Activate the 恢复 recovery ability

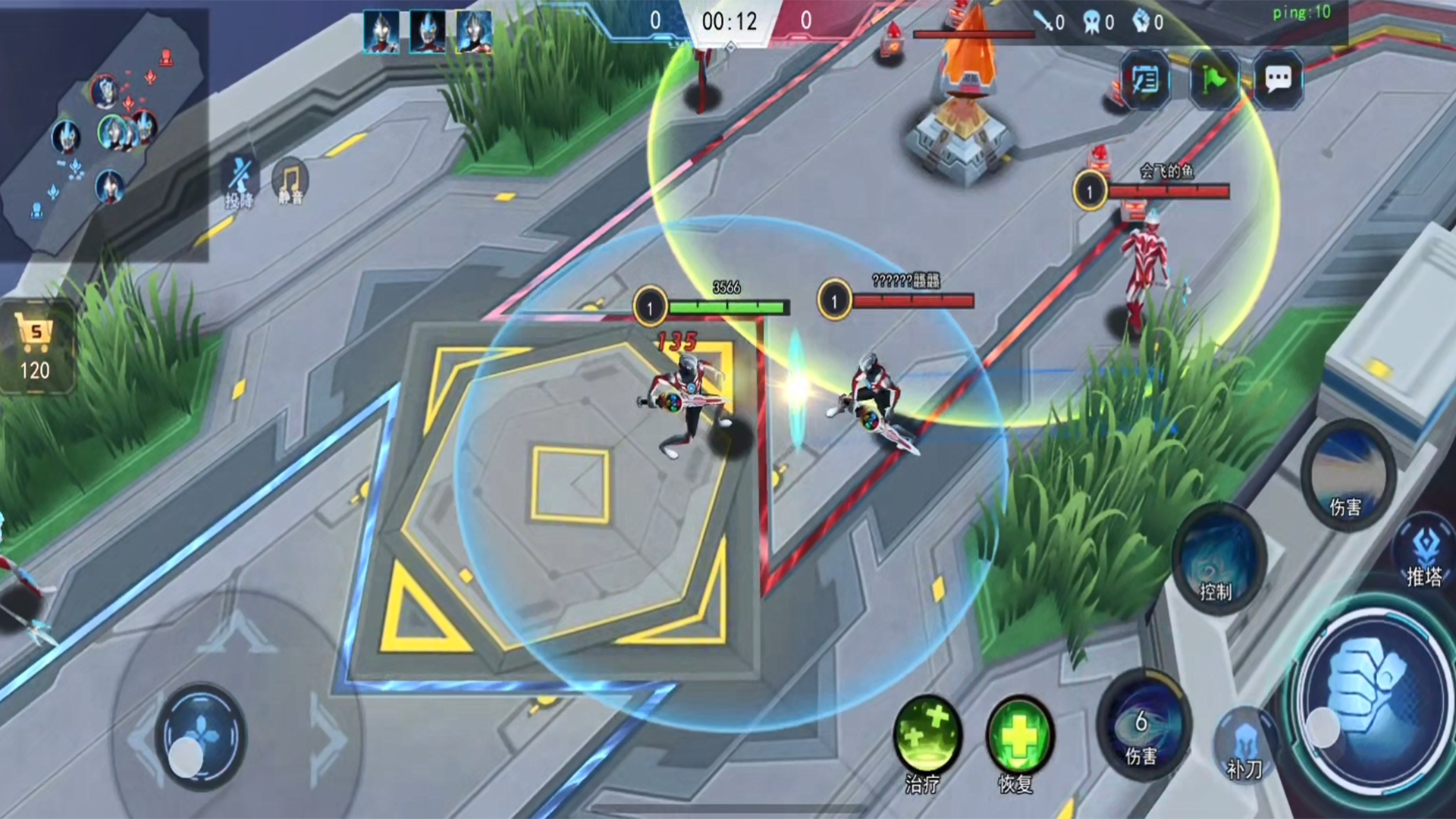pos(1019,739)
